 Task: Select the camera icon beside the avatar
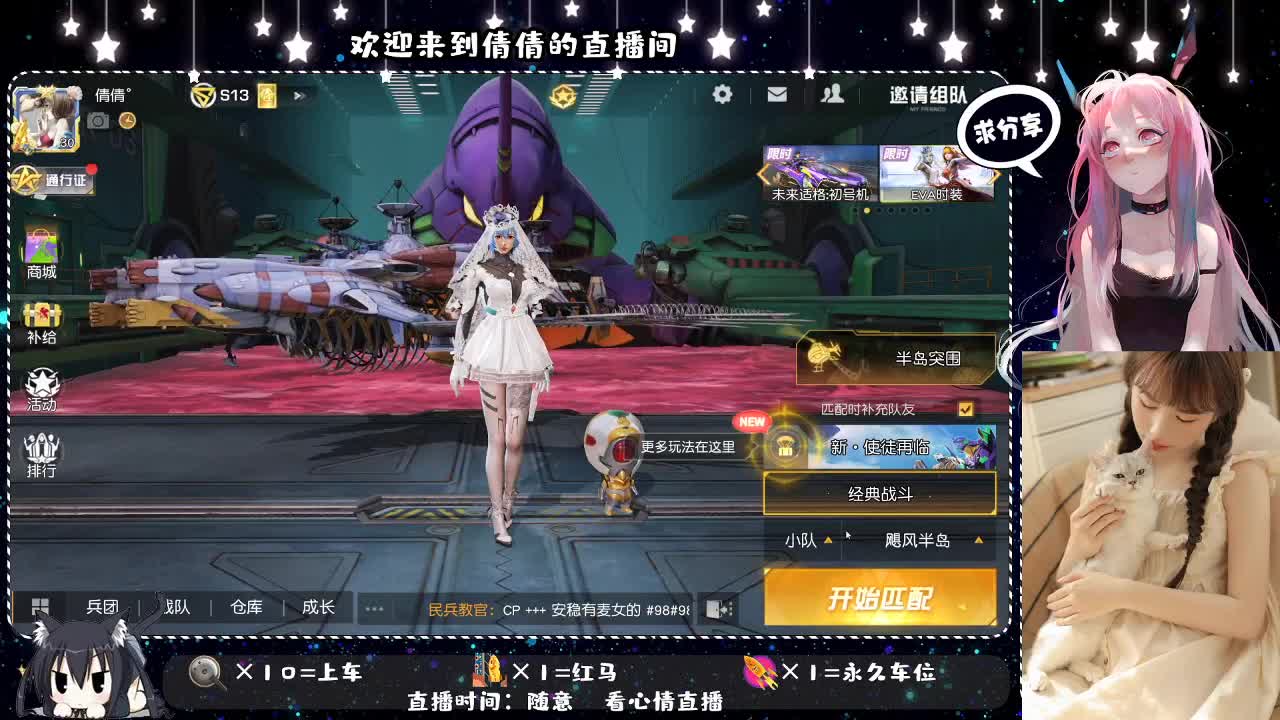point(97,121)
